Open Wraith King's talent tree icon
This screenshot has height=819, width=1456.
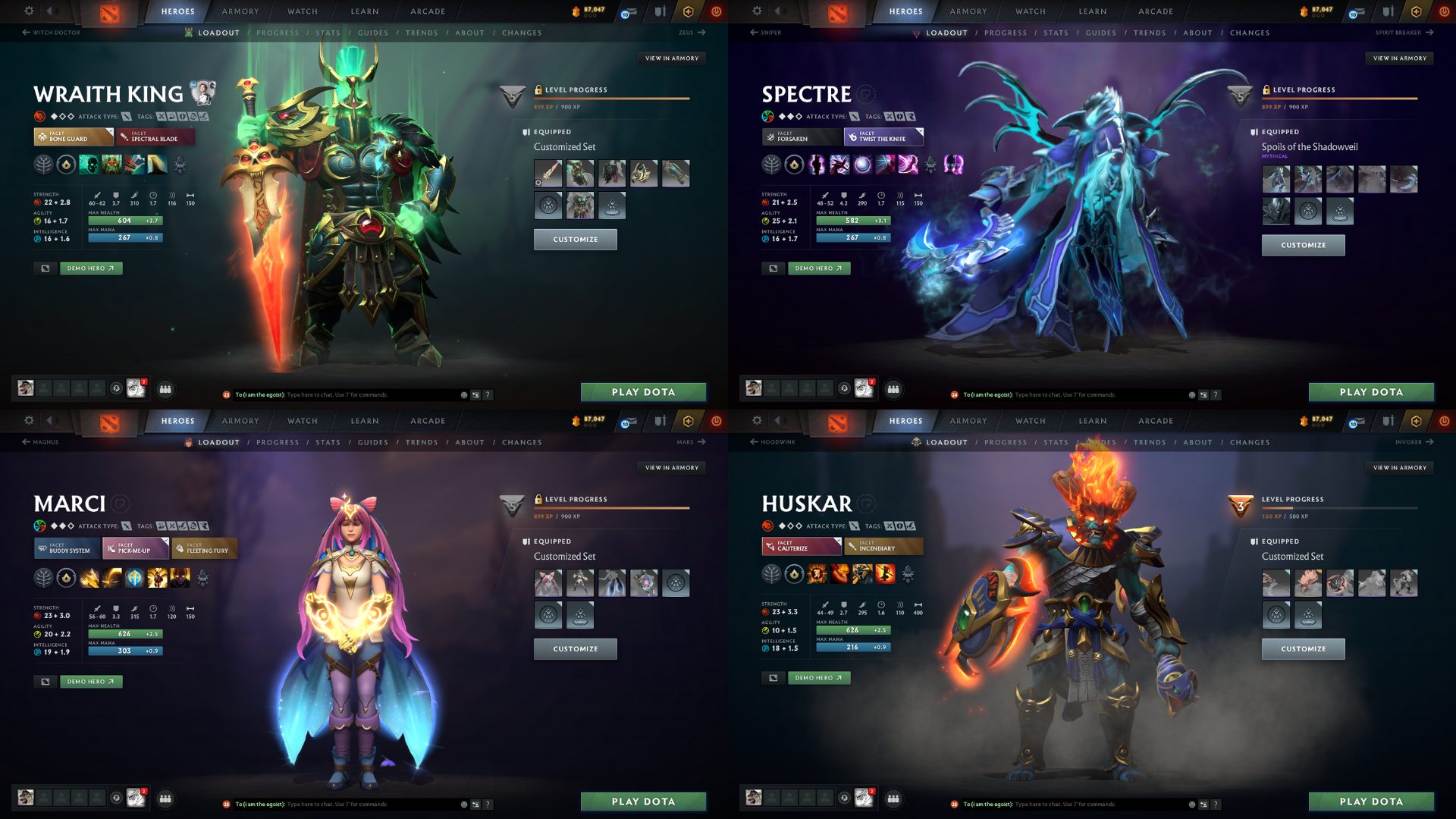[44, 163]
